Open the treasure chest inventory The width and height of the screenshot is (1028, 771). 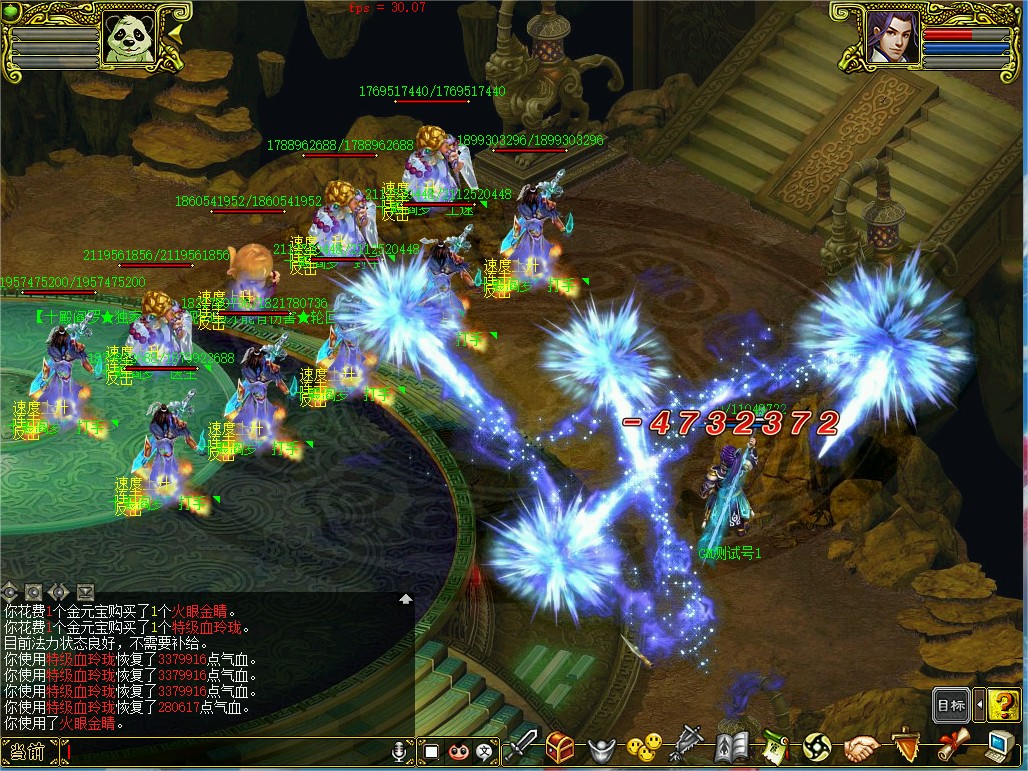tap(559, 746)
